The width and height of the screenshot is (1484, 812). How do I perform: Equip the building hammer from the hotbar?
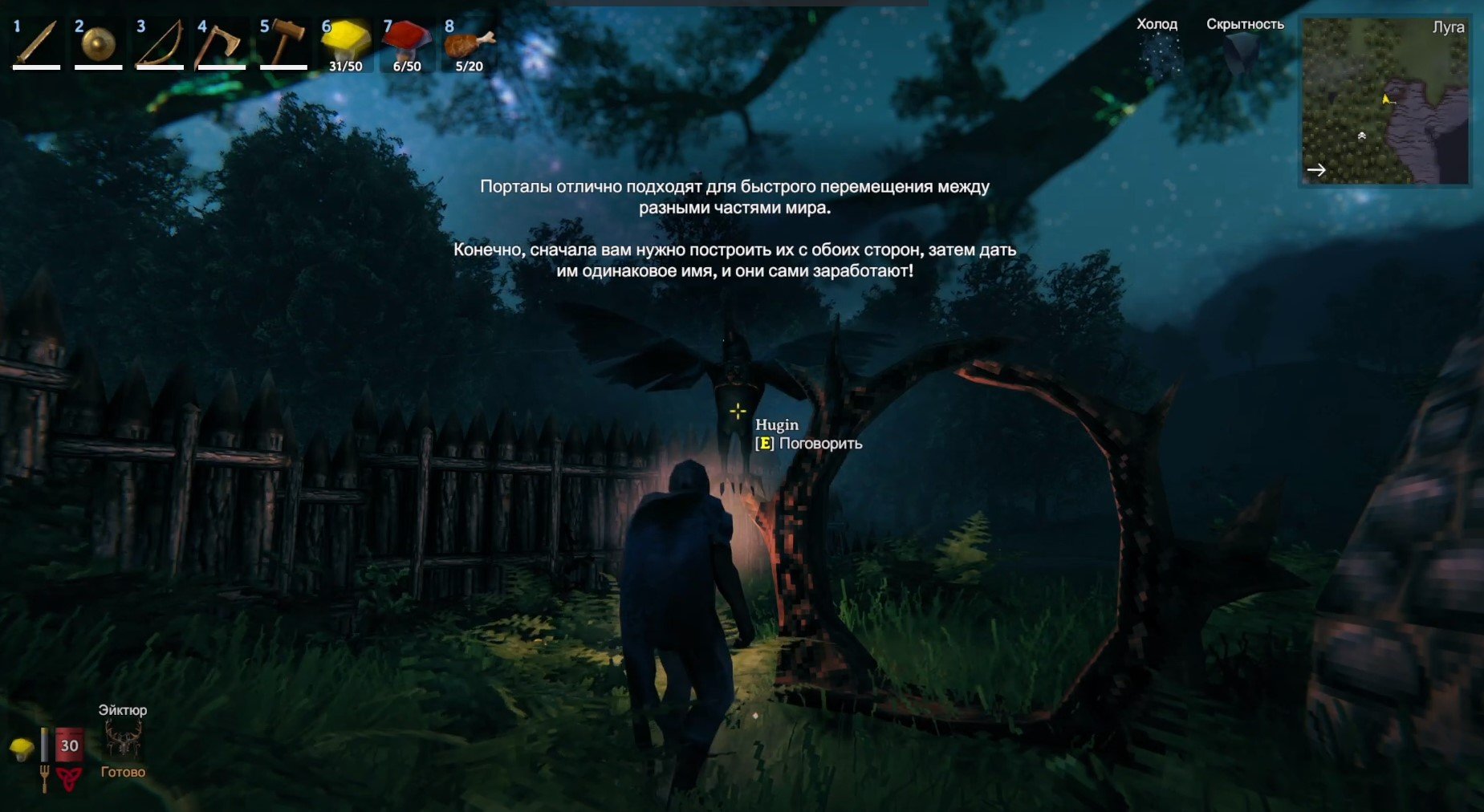click(x=283, y=43)
